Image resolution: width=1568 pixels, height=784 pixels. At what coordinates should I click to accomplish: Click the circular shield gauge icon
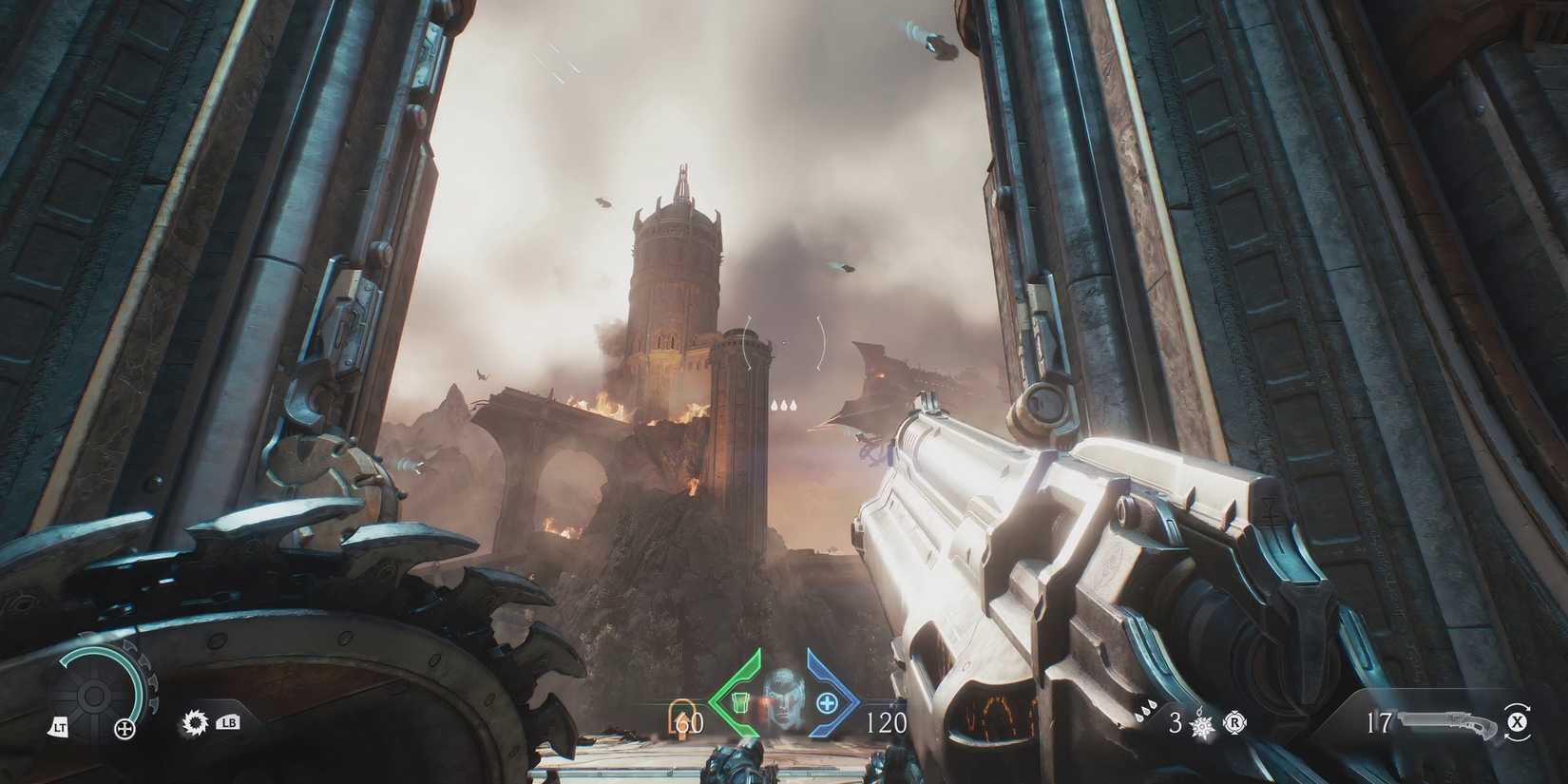[93, 697]
